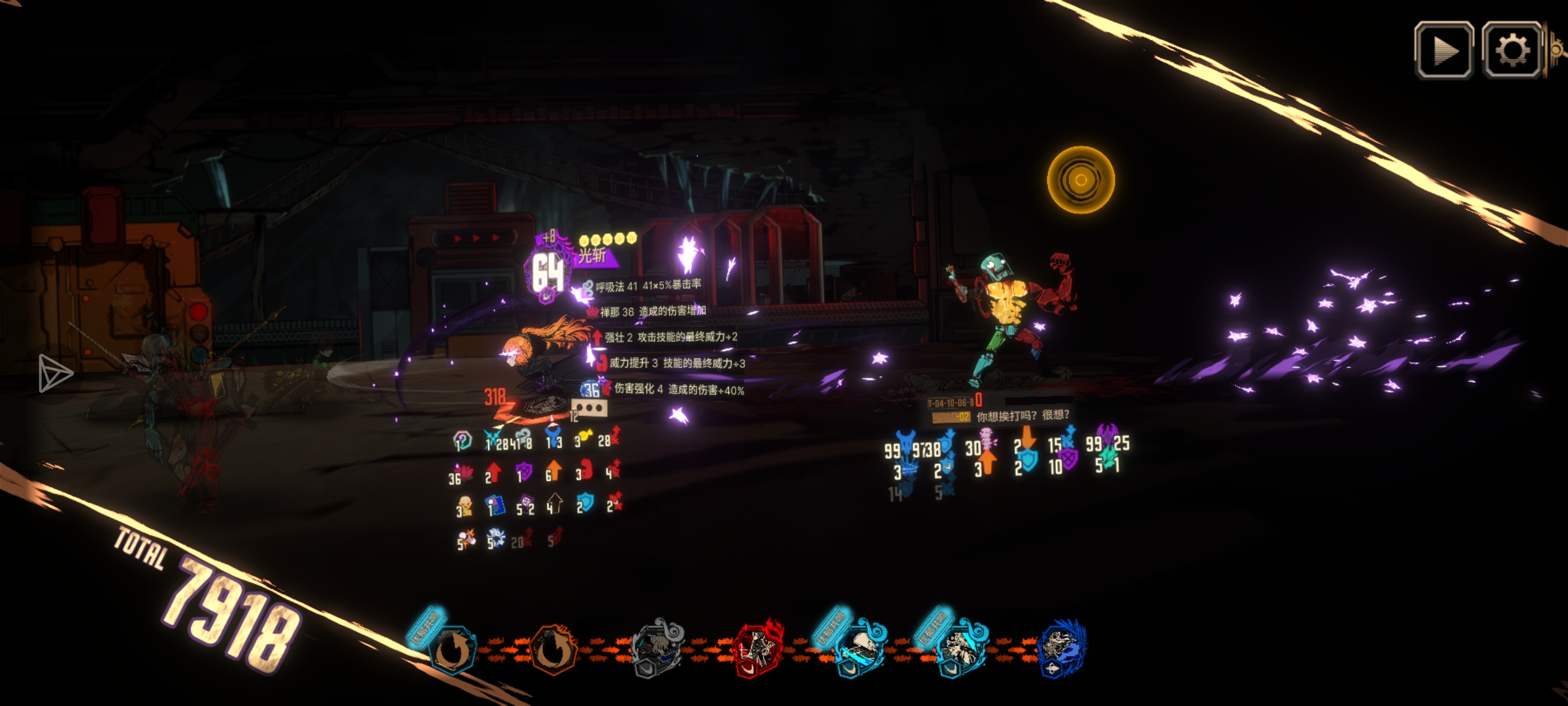Select the dark blue spiky skill icon

point(1060,647)
